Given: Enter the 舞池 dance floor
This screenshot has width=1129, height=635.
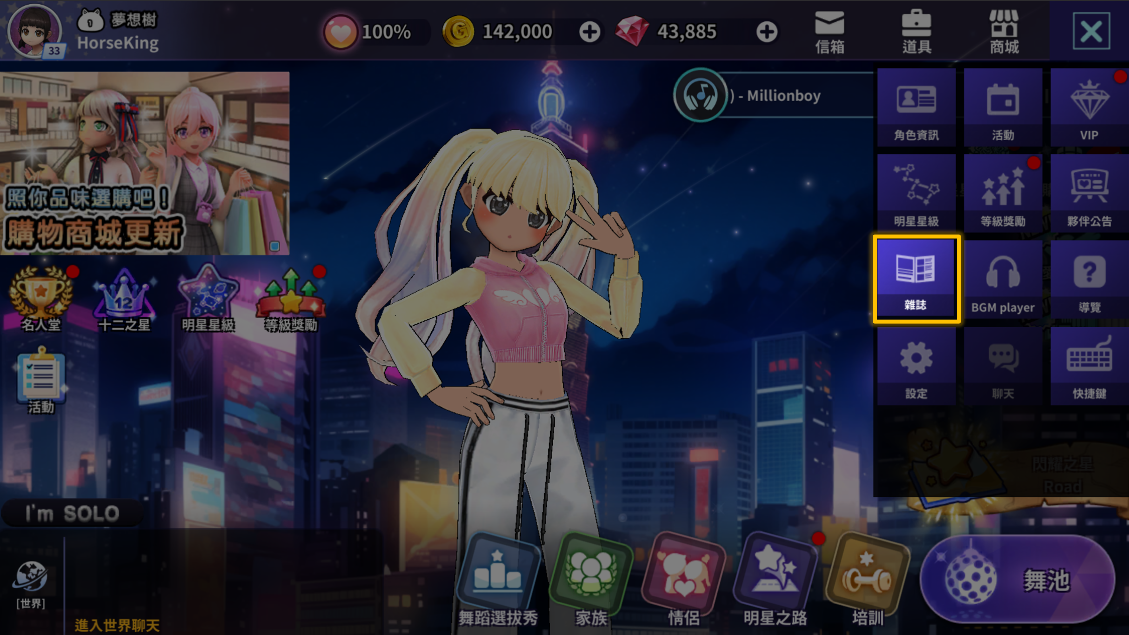Looking at the screenshot, I should (1017, 580).
